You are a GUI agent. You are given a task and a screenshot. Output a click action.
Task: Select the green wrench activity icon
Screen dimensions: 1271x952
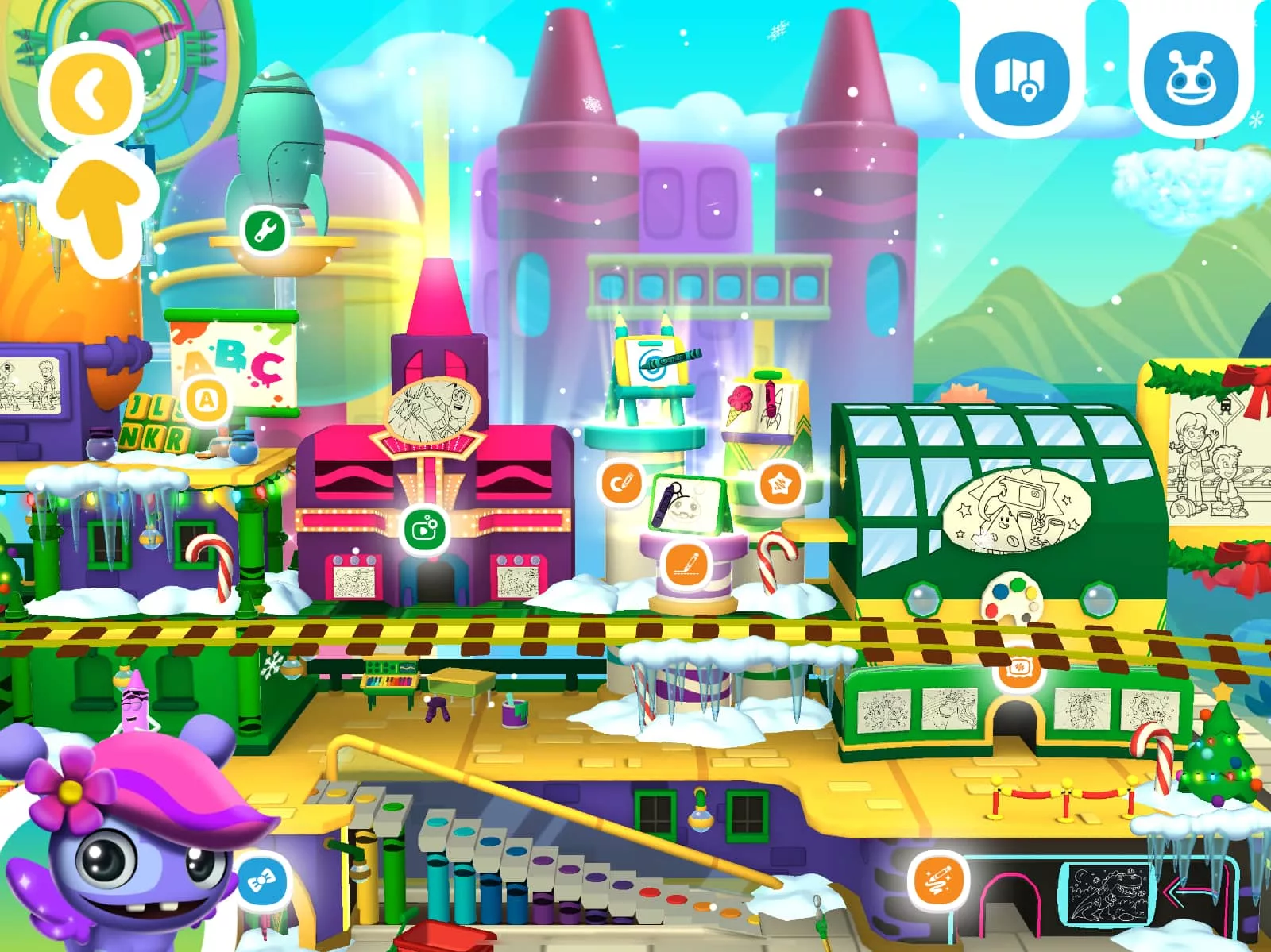pyautogui.click(x=265, y=231)
